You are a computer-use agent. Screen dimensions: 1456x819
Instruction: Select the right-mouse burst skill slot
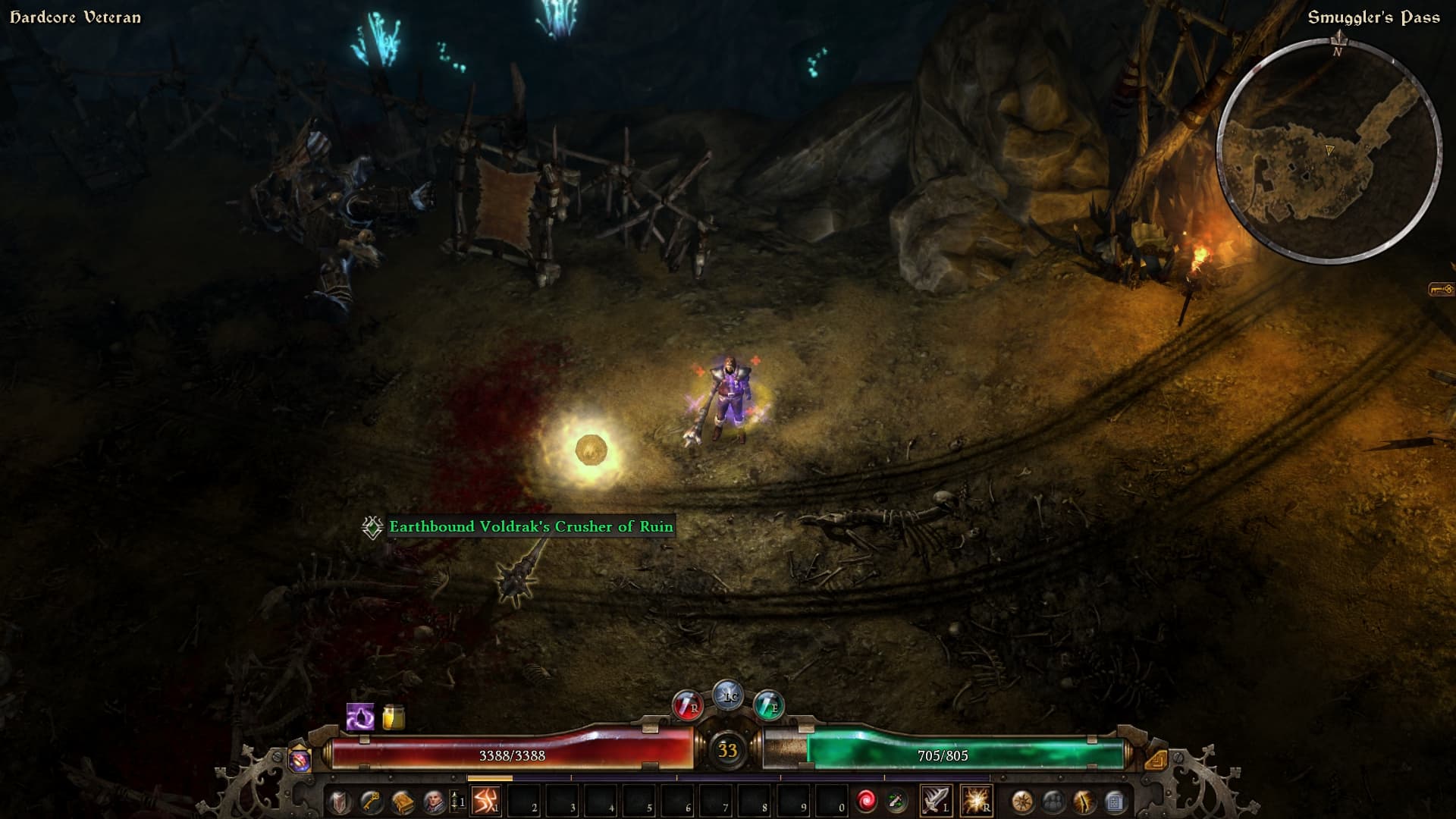975,801
